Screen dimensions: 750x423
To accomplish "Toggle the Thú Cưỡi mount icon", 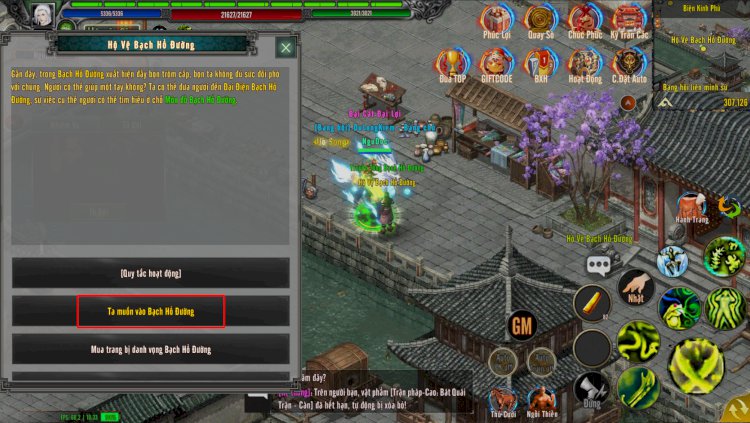I will [x=503, y=401].
